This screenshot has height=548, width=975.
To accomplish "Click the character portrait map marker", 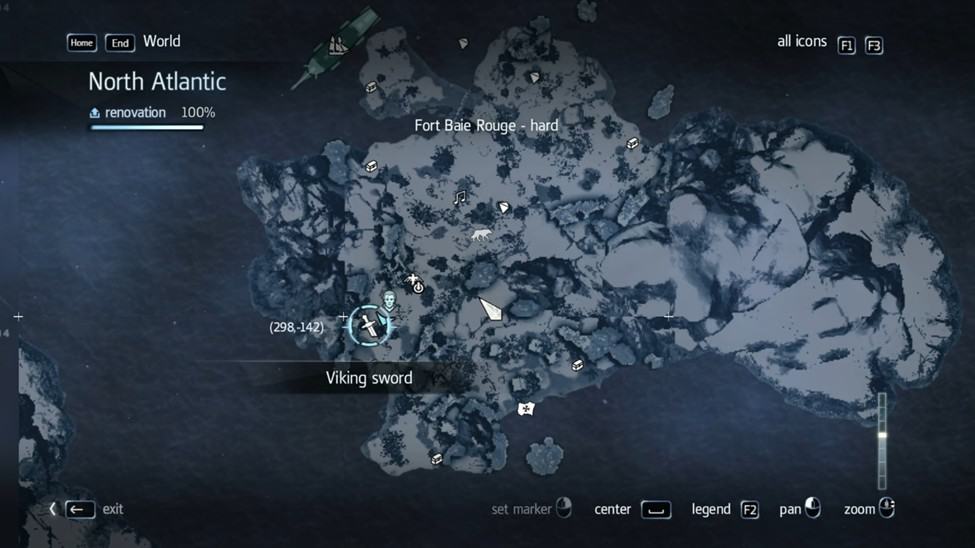I will [x=388, y=299].
